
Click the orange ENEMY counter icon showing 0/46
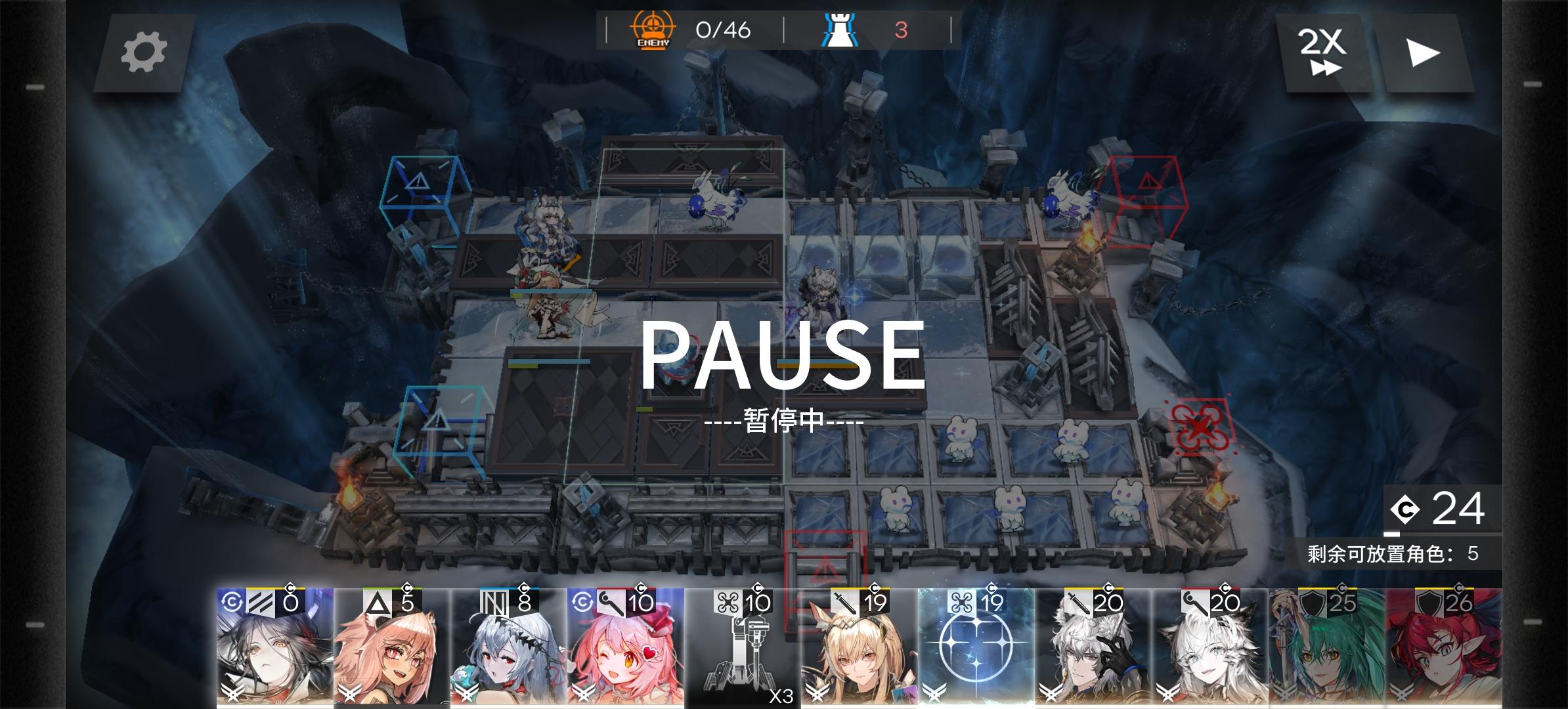coord(652,30)
